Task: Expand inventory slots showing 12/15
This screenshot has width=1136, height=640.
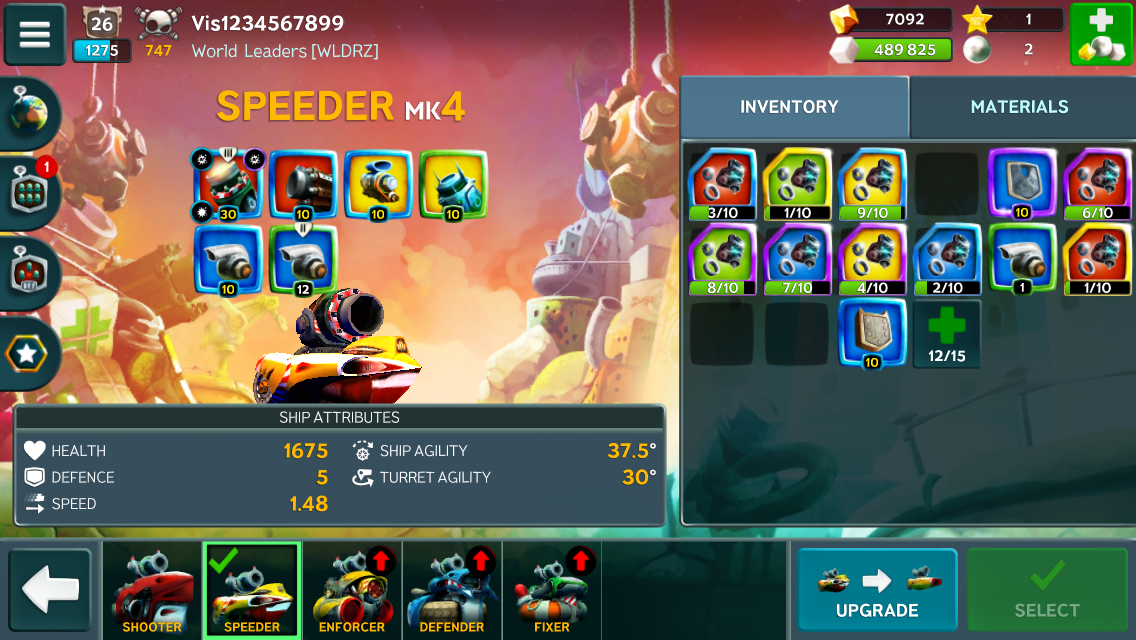Action: coord(946,333)
